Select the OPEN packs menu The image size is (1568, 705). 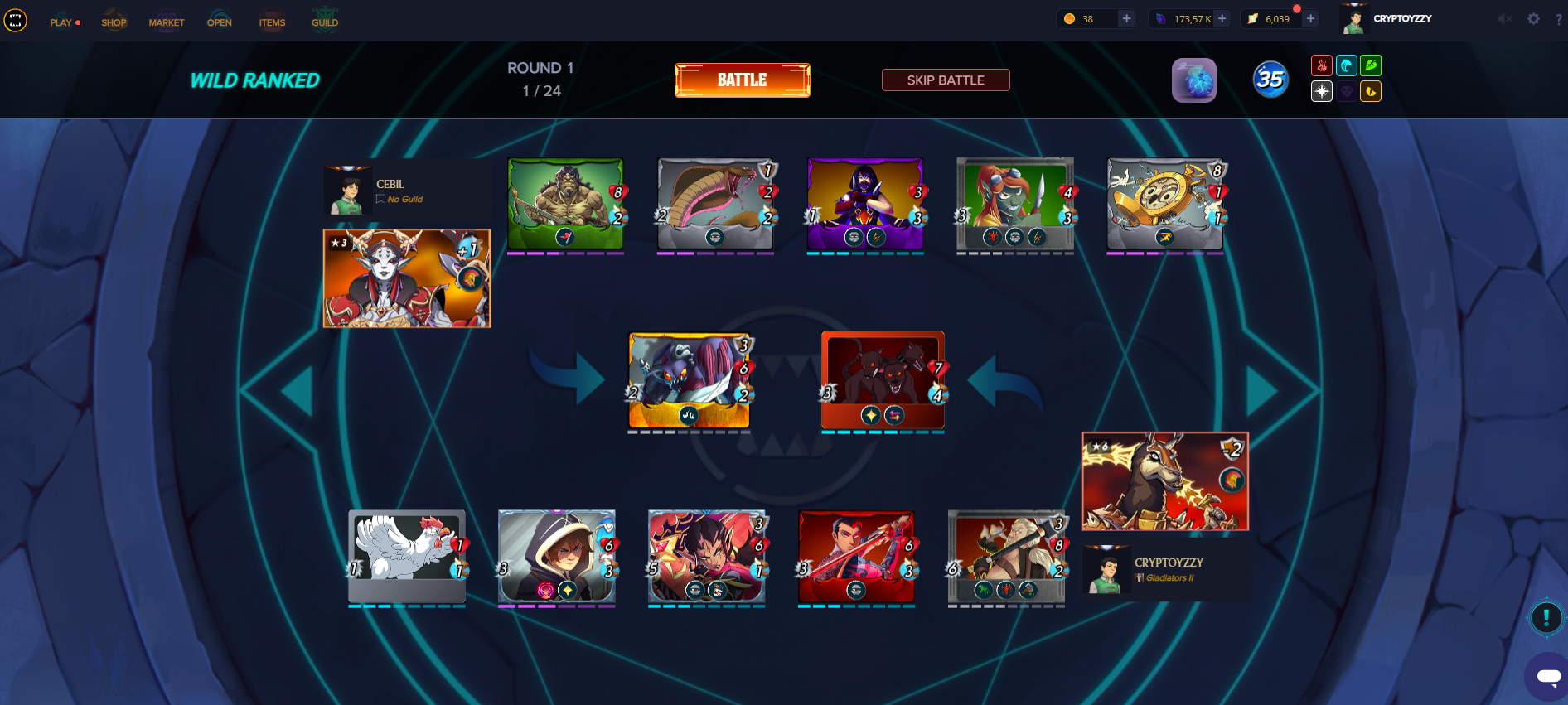220,22
